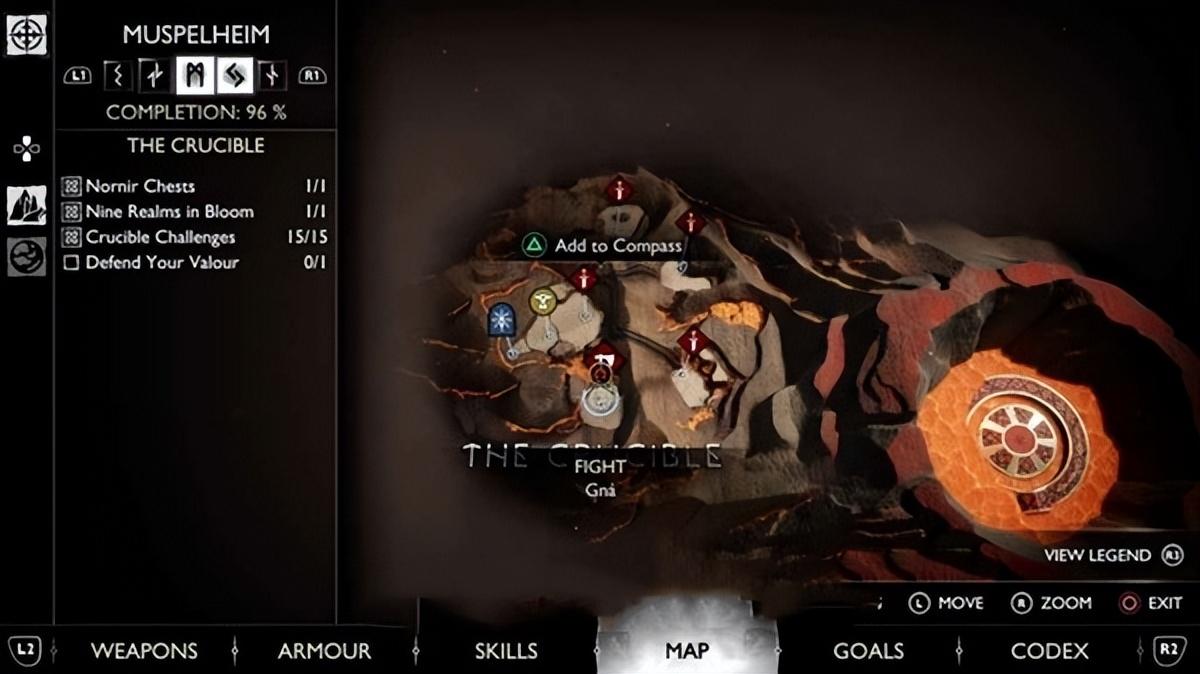This screenshot has width=1200, height=674.
Task: Open the Goals tab
Action: pos(868,651)
